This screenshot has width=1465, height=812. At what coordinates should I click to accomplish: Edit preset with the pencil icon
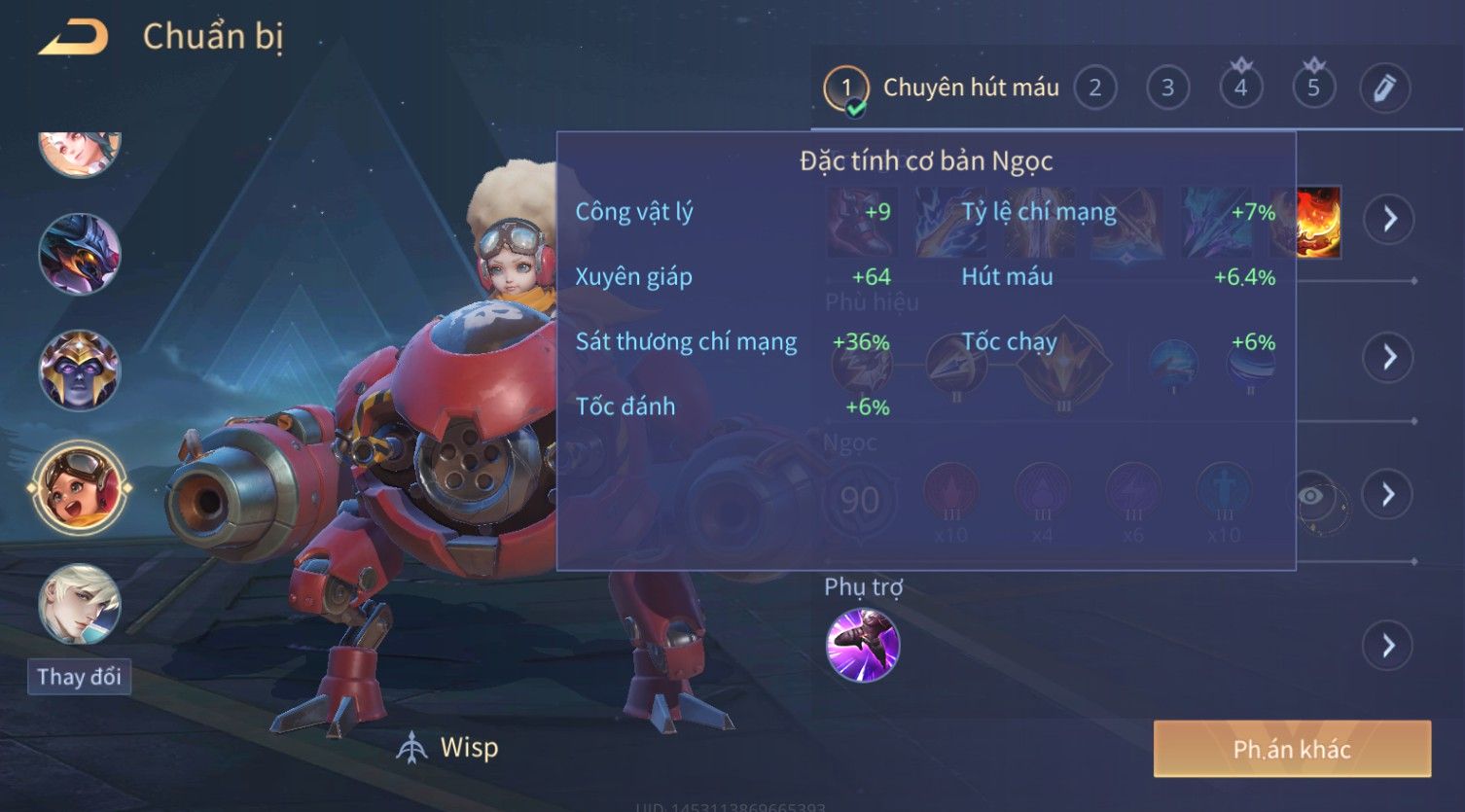1385,88
